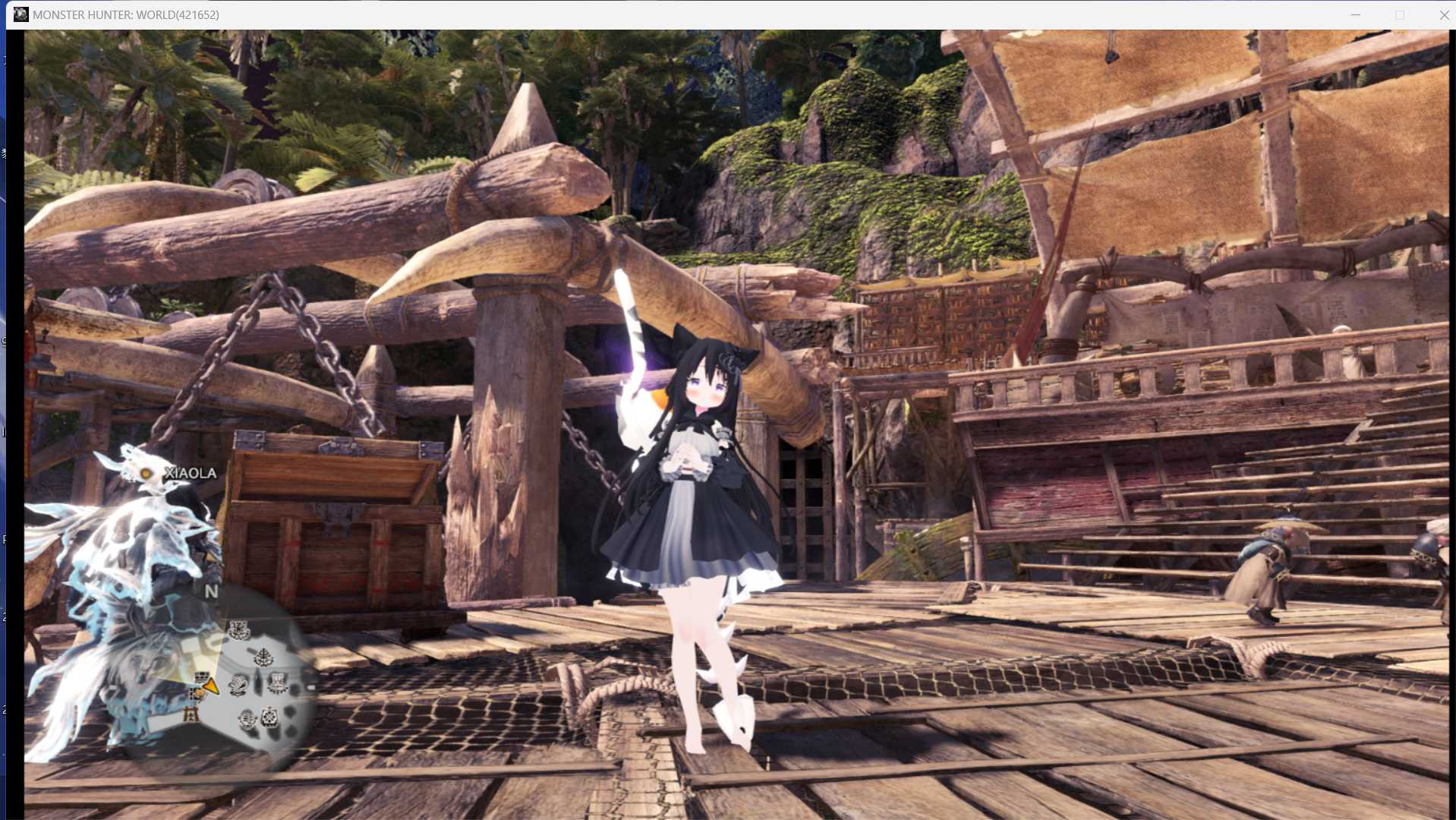Click the orange player arrow on the minimap
1456x820 pixels.
pyautogui.click(x=211, y=687)
